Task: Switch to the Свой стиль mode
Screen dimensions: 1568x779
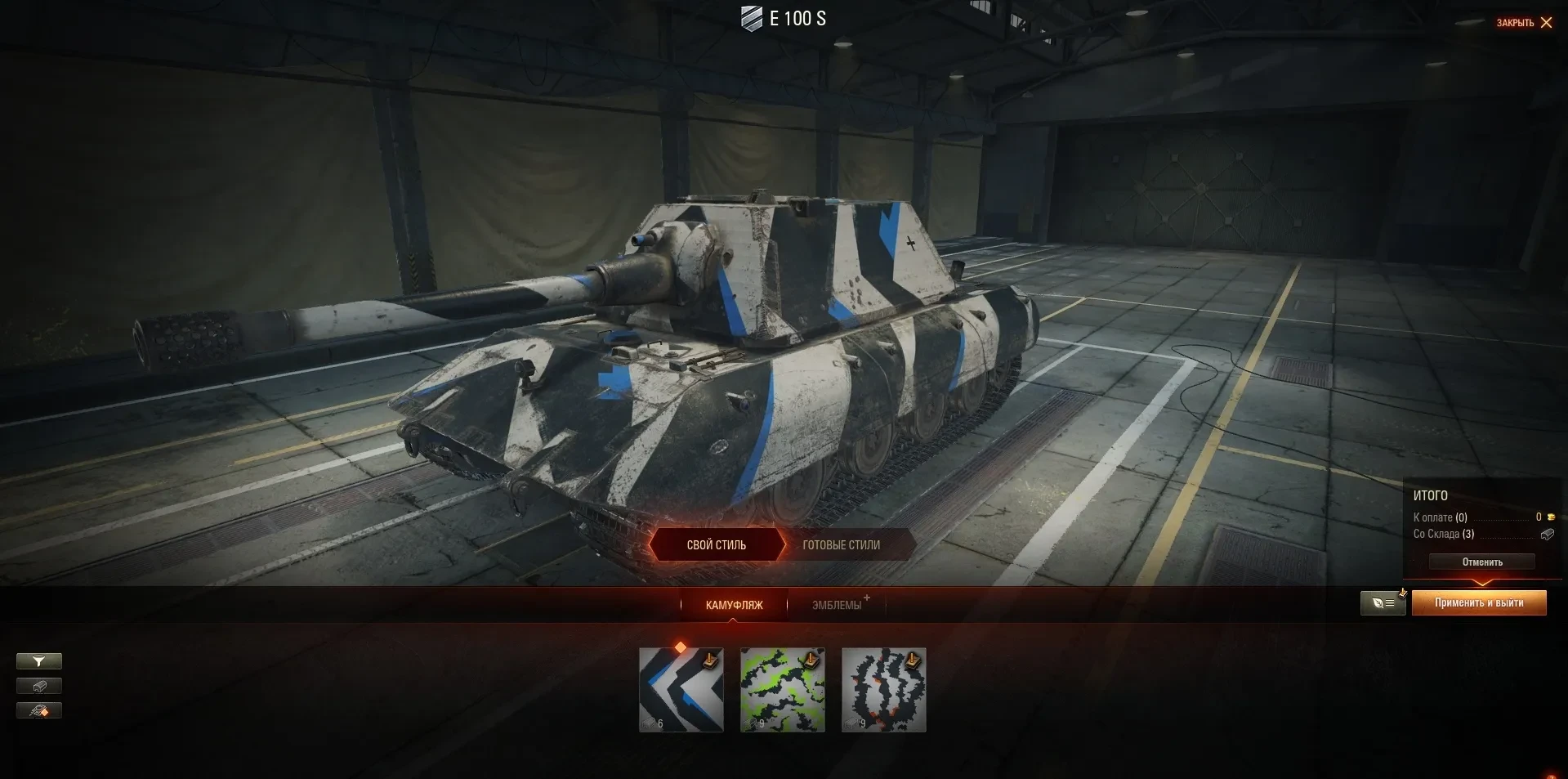Action: (x=716, y=545)
